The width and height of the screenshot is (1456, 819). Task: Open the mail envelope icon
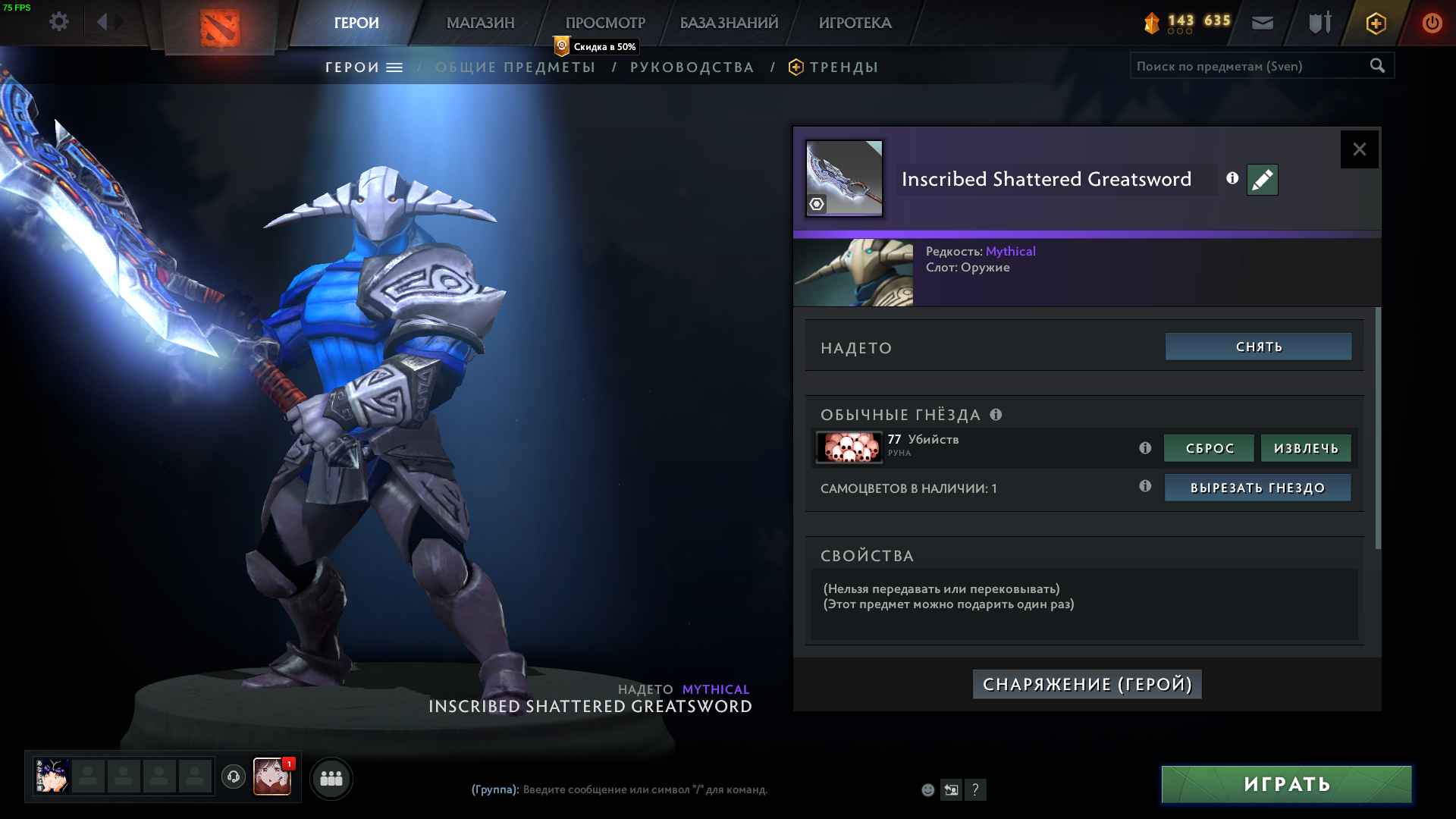tap(1262, 23)
